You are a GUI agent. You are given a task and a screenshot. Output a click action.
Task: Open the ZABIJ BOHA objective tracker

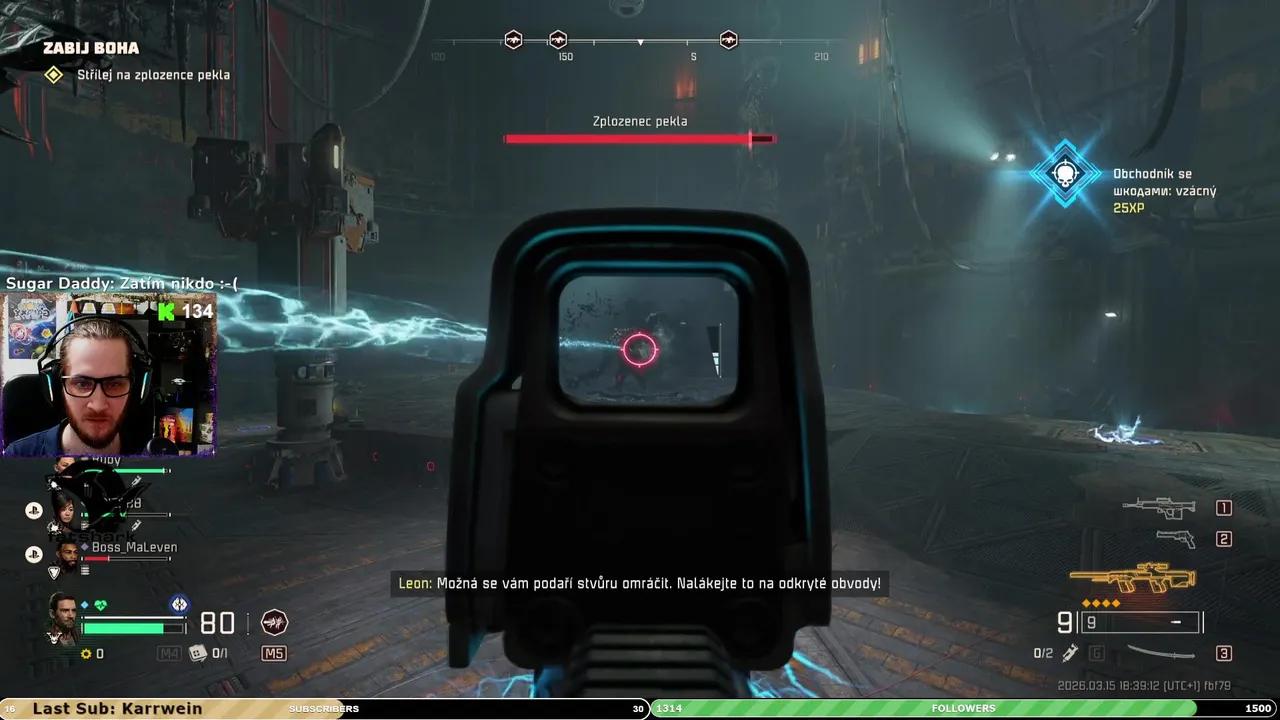[90, 48]
